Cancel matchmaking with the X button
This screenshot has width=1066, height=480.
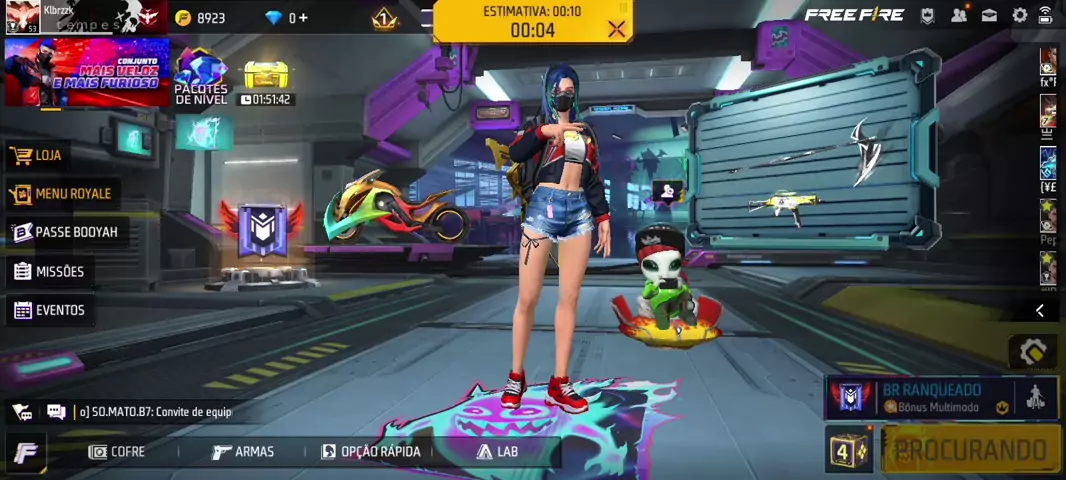click(x=616, y=29)
